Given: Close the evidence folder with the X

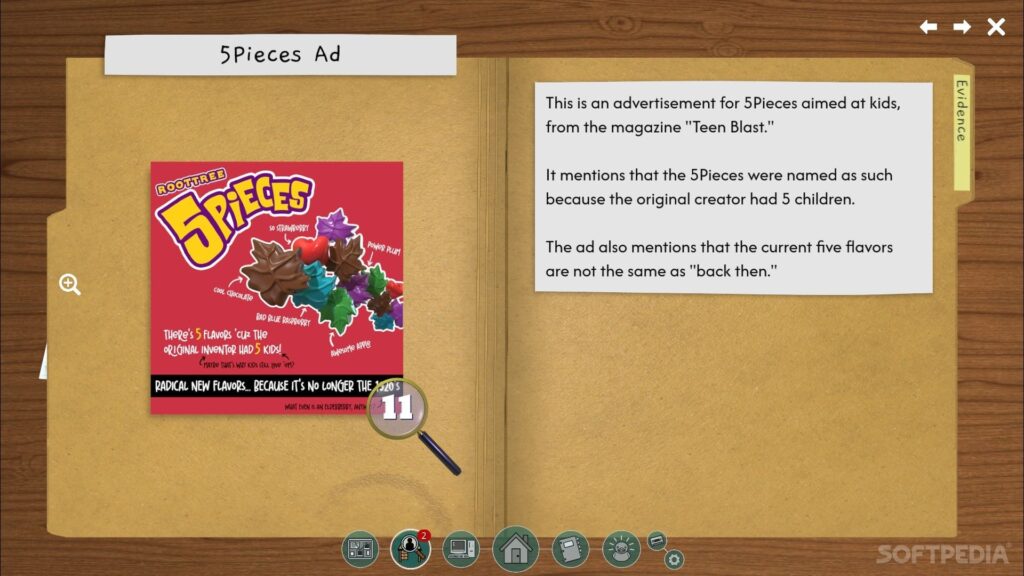Looking at the screenshot, I should point(996,27).
